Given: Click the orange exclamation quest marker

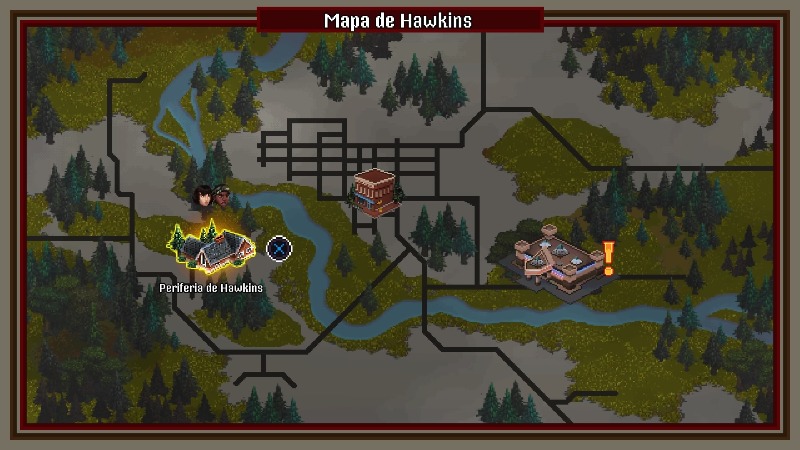Looking at the screenshot, I should point(607,258).
